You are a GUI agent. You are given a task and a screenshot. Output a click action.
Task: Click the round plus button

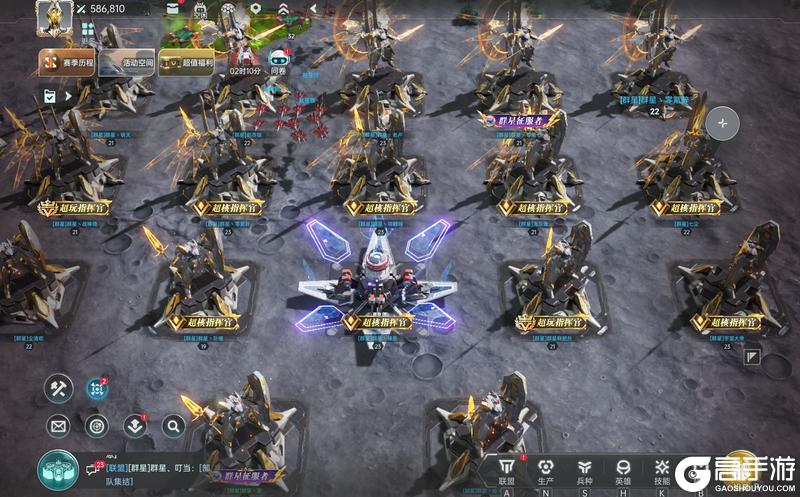[722, 124]
